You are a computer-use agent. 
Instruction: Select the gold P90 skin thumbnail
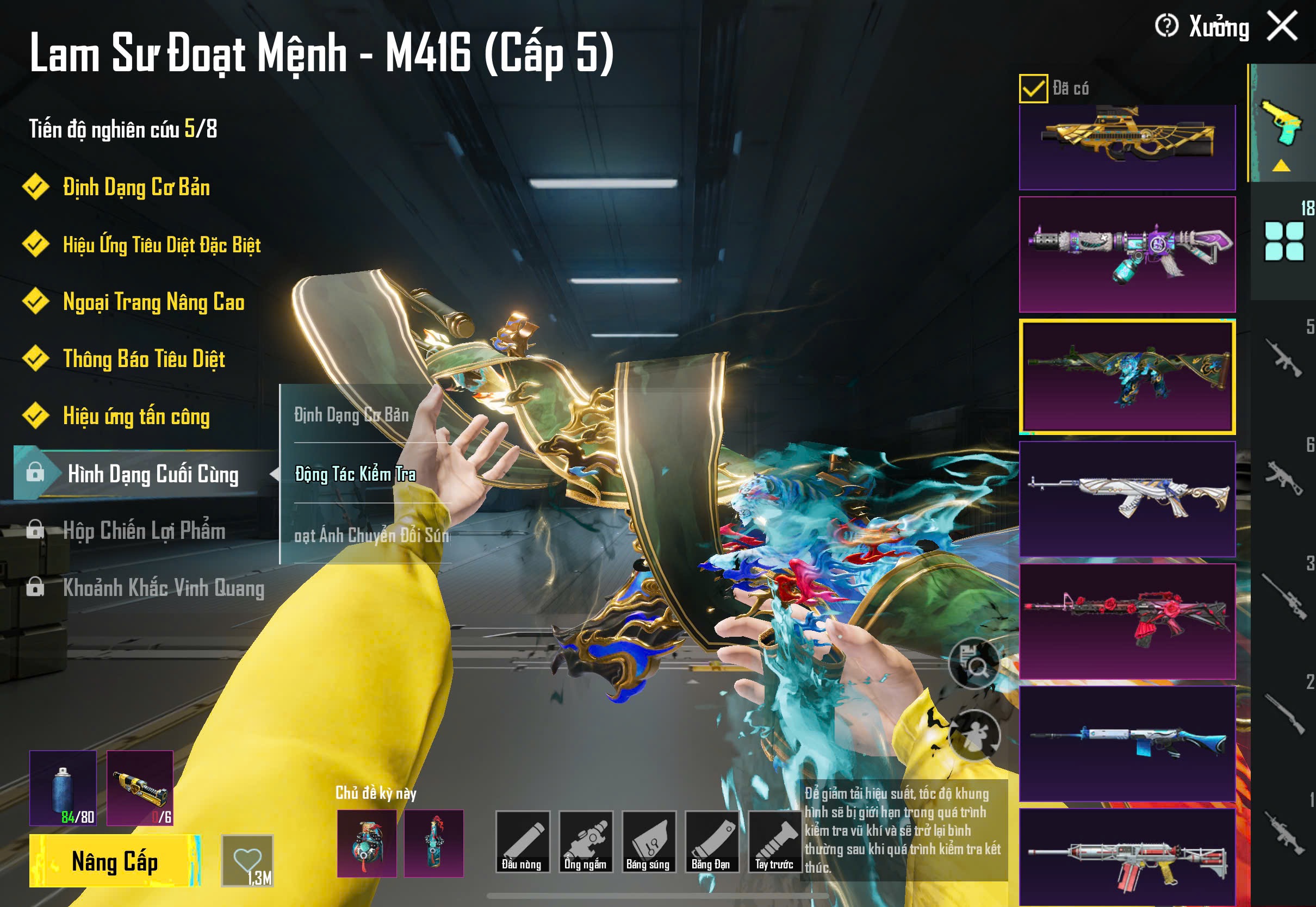click(x=1127, y=146)
